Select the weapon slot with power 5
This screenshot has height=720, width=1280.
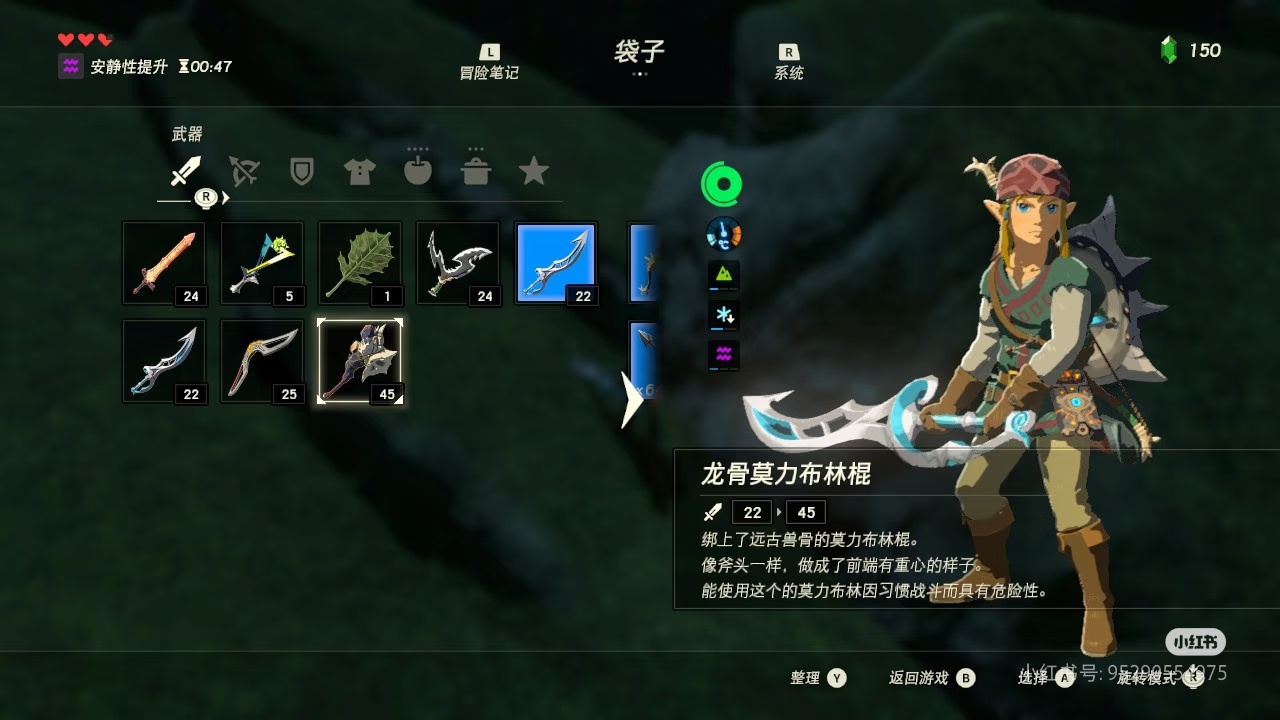click(262, 263)
